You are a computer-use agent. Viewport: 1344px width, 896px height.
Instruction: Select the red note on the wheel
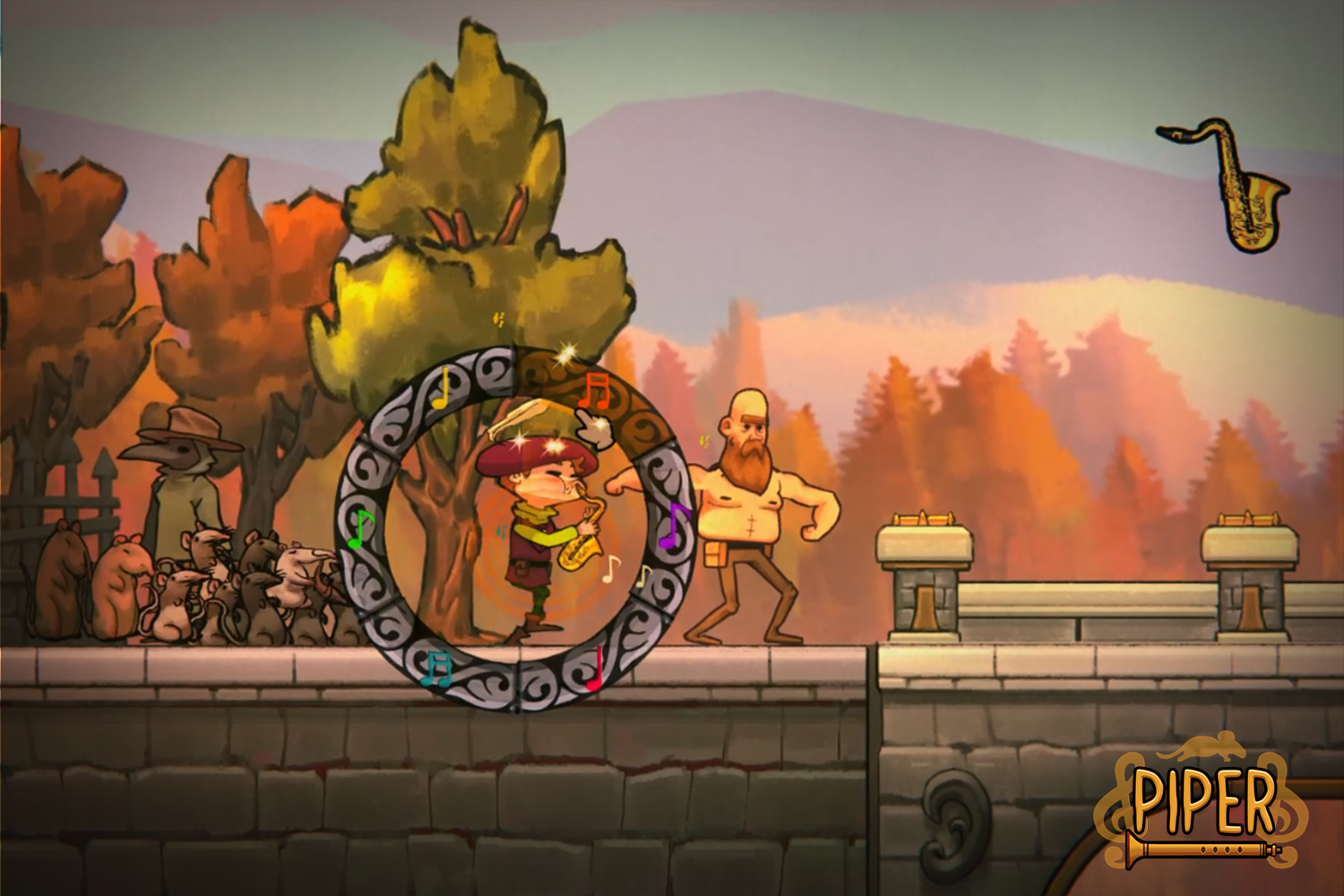click(595, 670)
